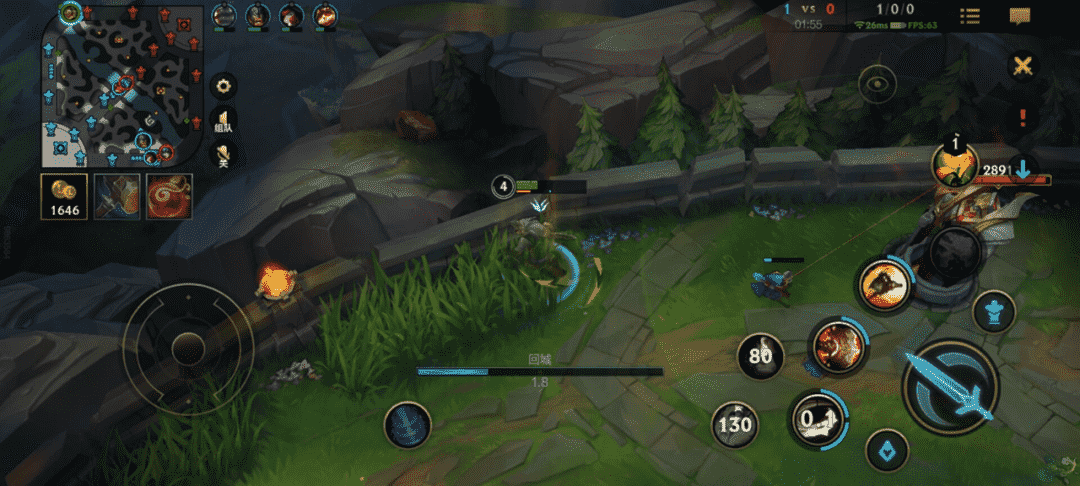
Task: Select the attack-turret targeting button
Action: pyautogui.click(x=994, y=310)
